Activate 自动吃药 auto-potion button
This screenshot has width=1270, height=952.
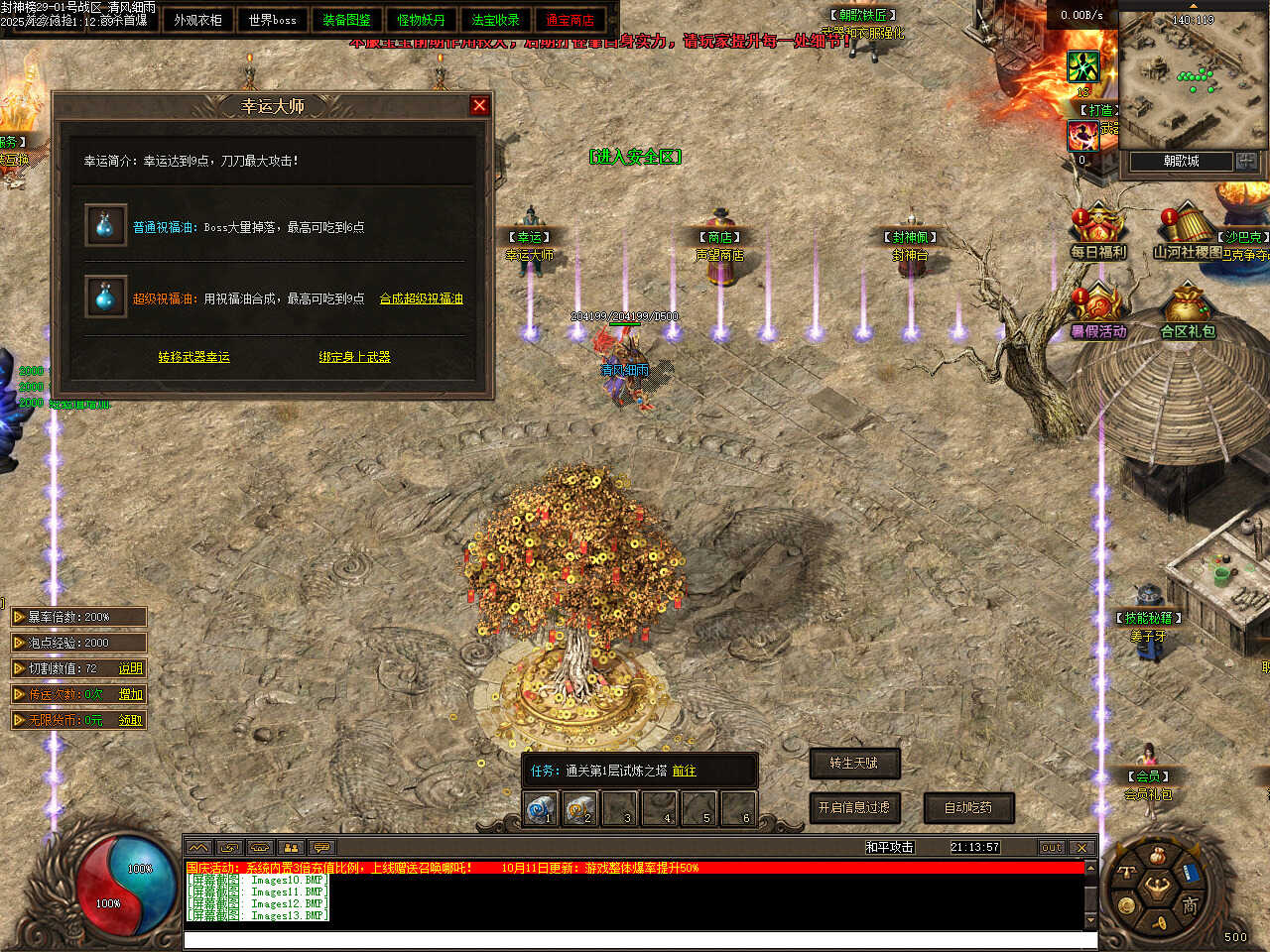pyautogui.click(x=968, y=807)
